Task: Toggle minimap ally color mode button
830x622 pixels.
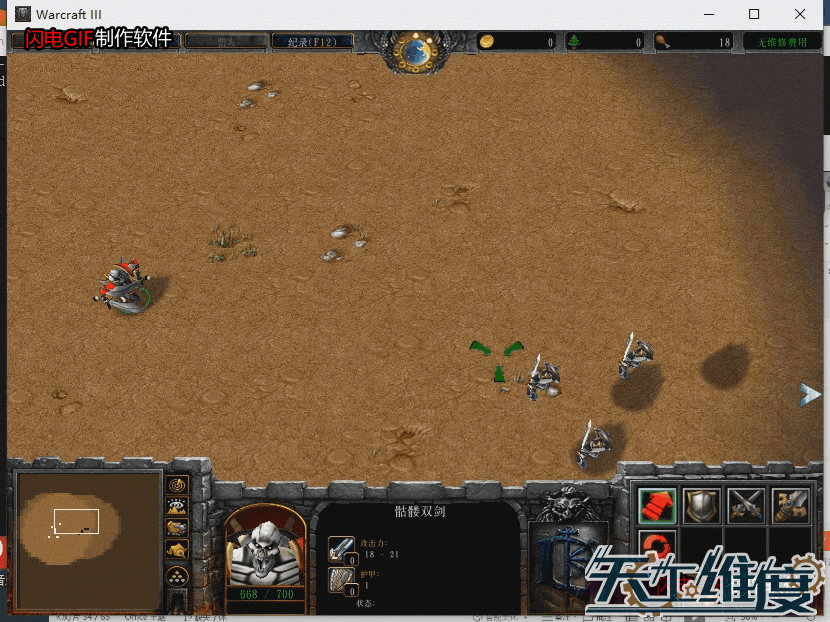Action: (178, 527)
